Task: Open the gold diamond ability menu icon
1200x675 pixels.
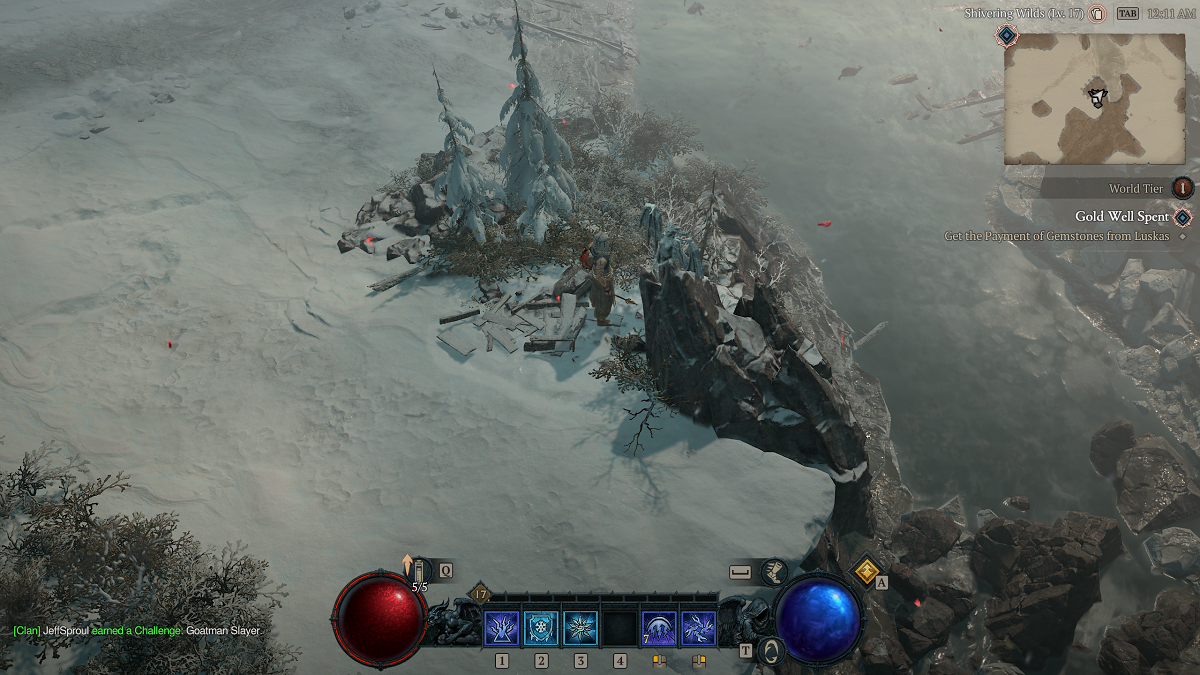Action: point(864,570)
